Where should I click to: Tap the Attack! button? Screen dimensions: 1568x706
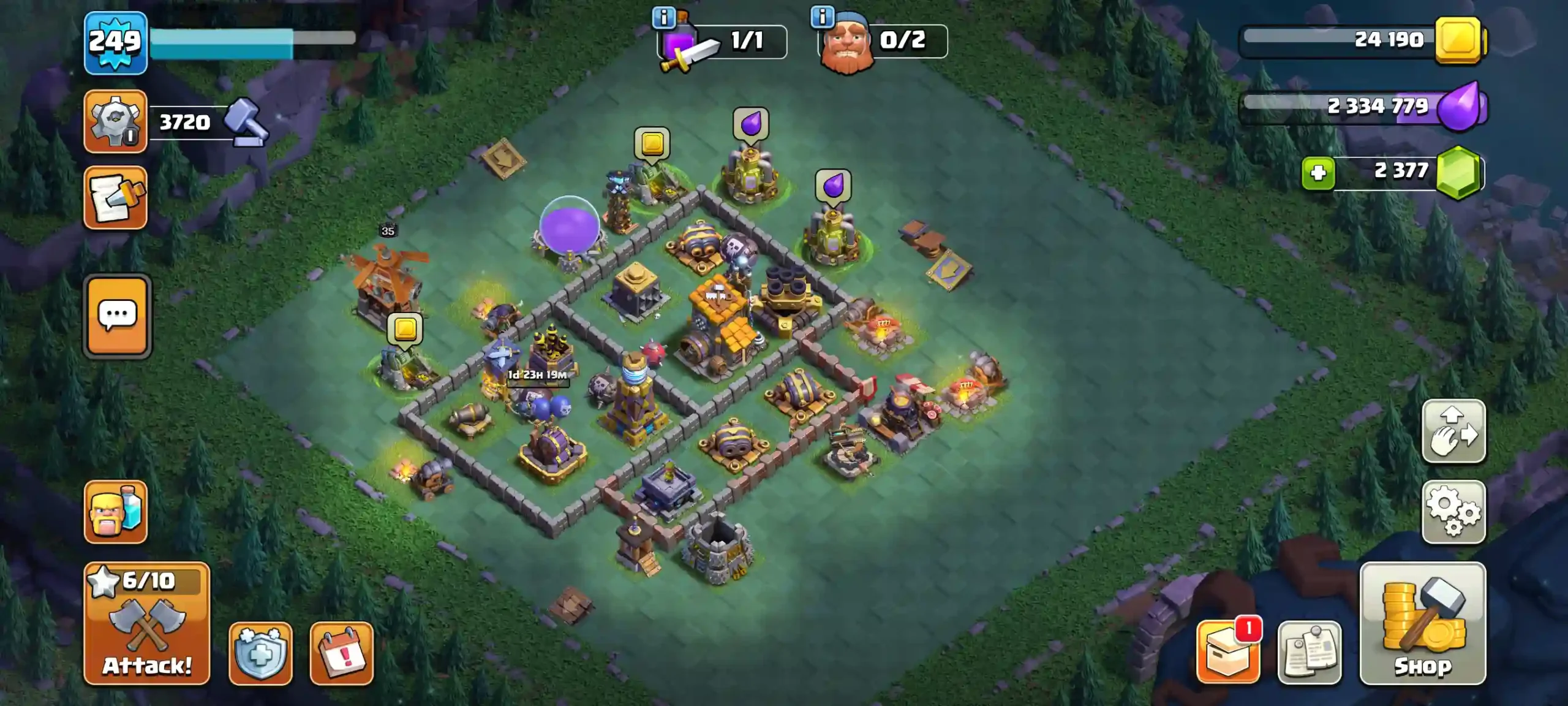146,623
